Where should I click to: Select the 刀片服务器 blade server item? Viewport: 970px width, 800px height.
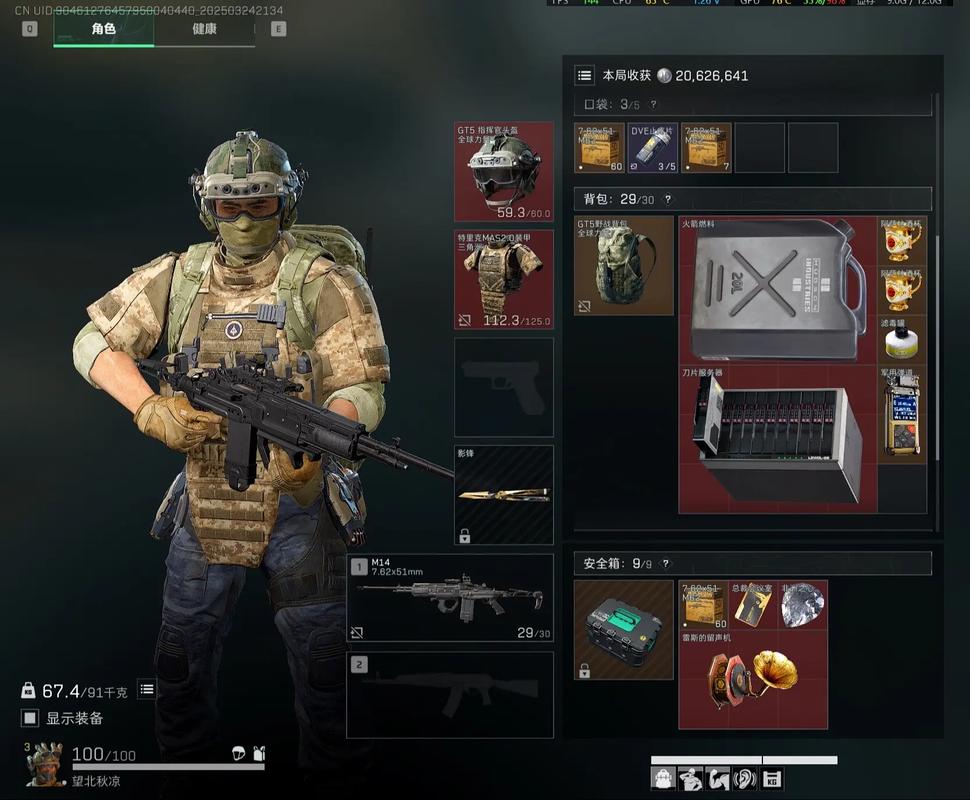(777, 439)
